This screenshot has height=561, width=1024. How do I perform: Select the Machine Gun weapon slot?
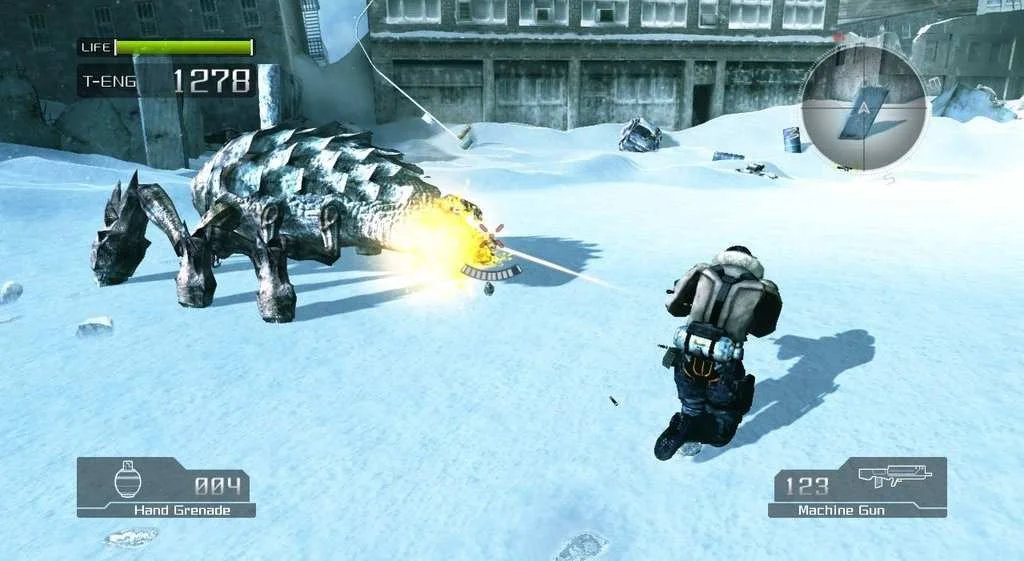pyautogui.click(x=858, y=487)
